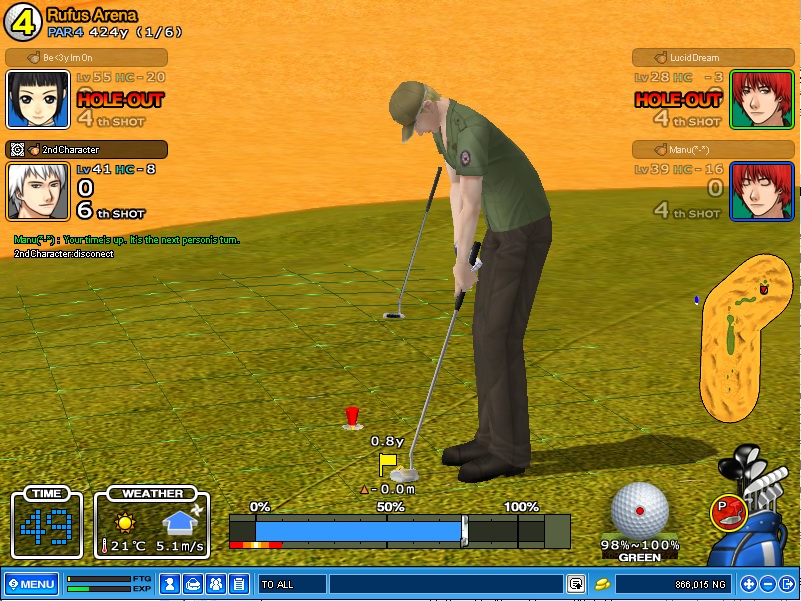Screen dimensions: 801x601
Task: Open the MENU button
Action: click(31, 584)
